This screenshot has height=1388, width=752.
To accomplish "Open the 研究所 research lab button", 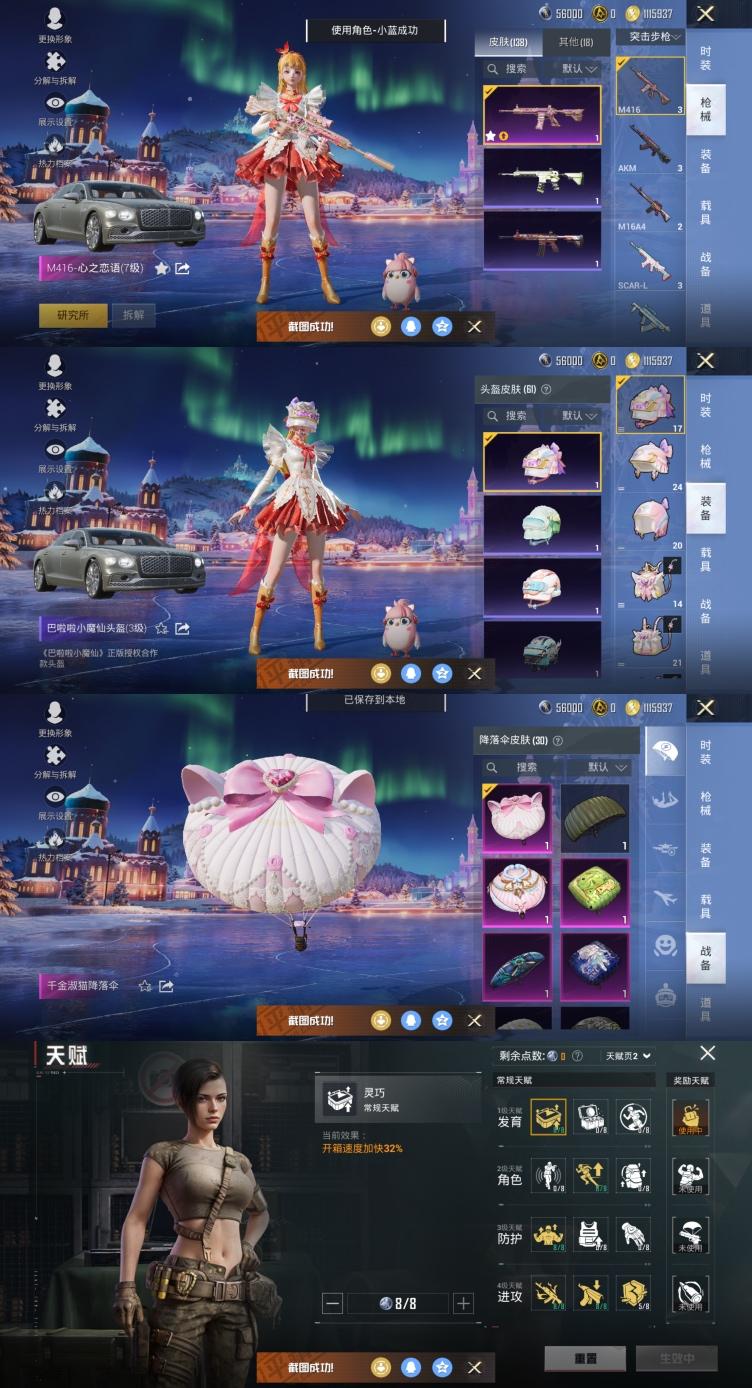I will pyautogui.click(x=73, y=315).
